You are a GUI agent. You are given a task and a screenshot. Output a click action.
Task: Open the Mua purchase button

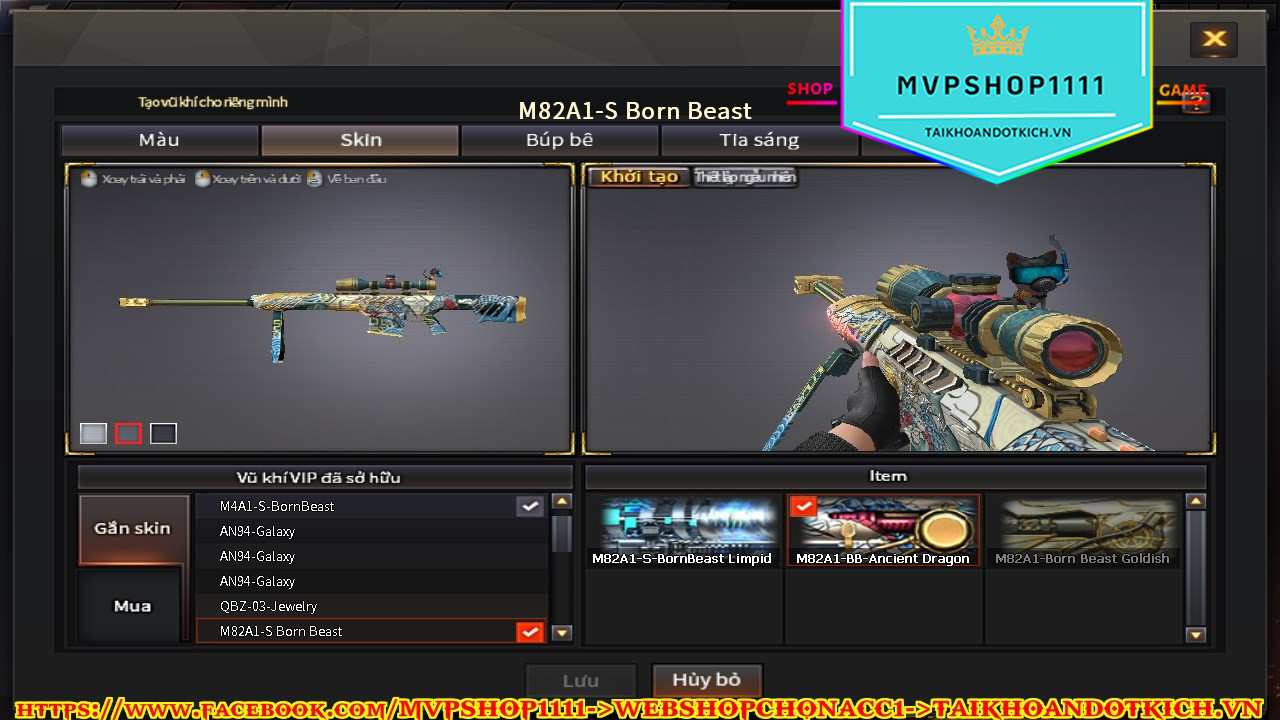(132, 606)
